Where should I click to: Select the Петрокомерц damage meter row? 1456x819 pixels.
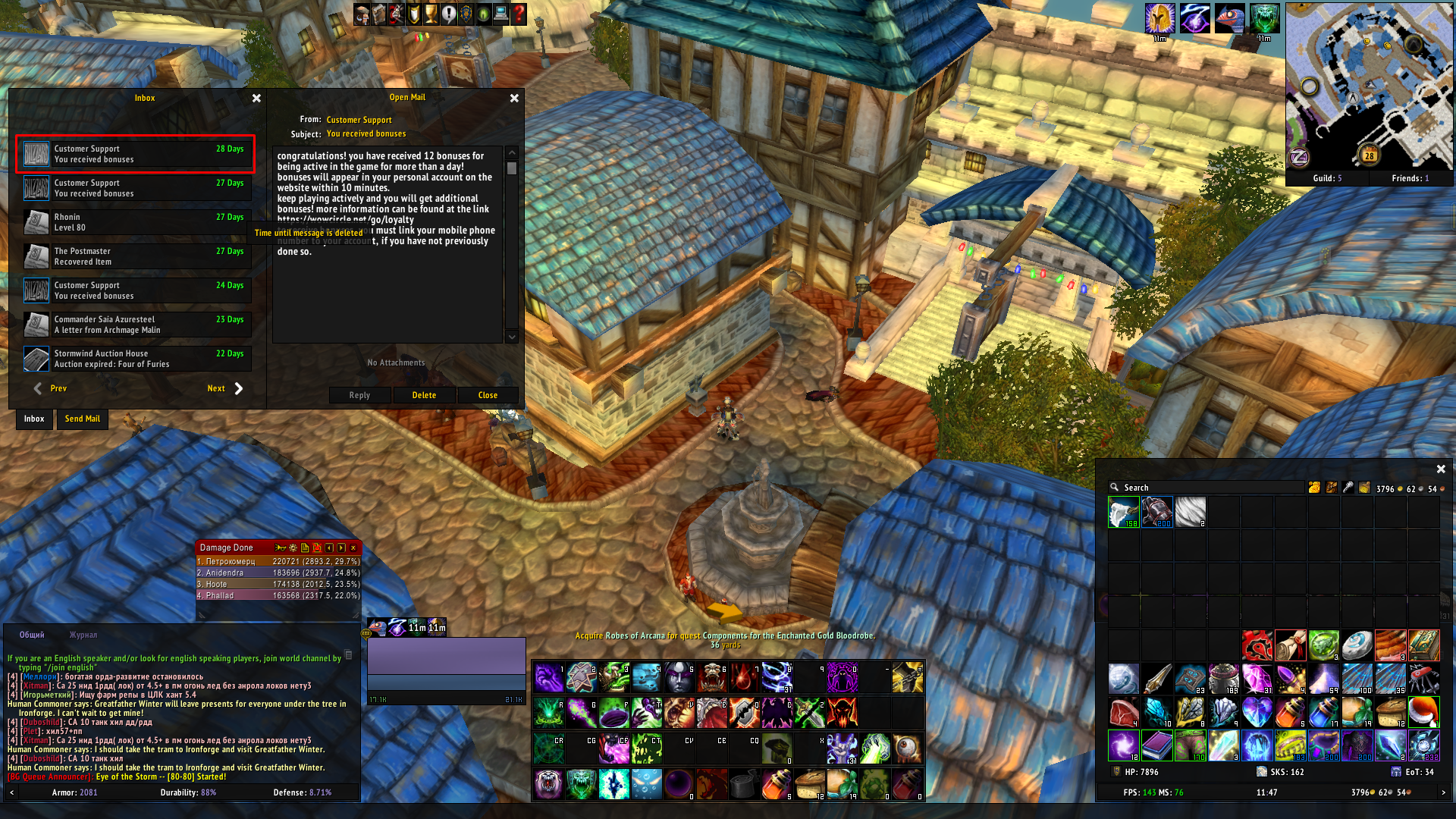(x=278, y=562)
